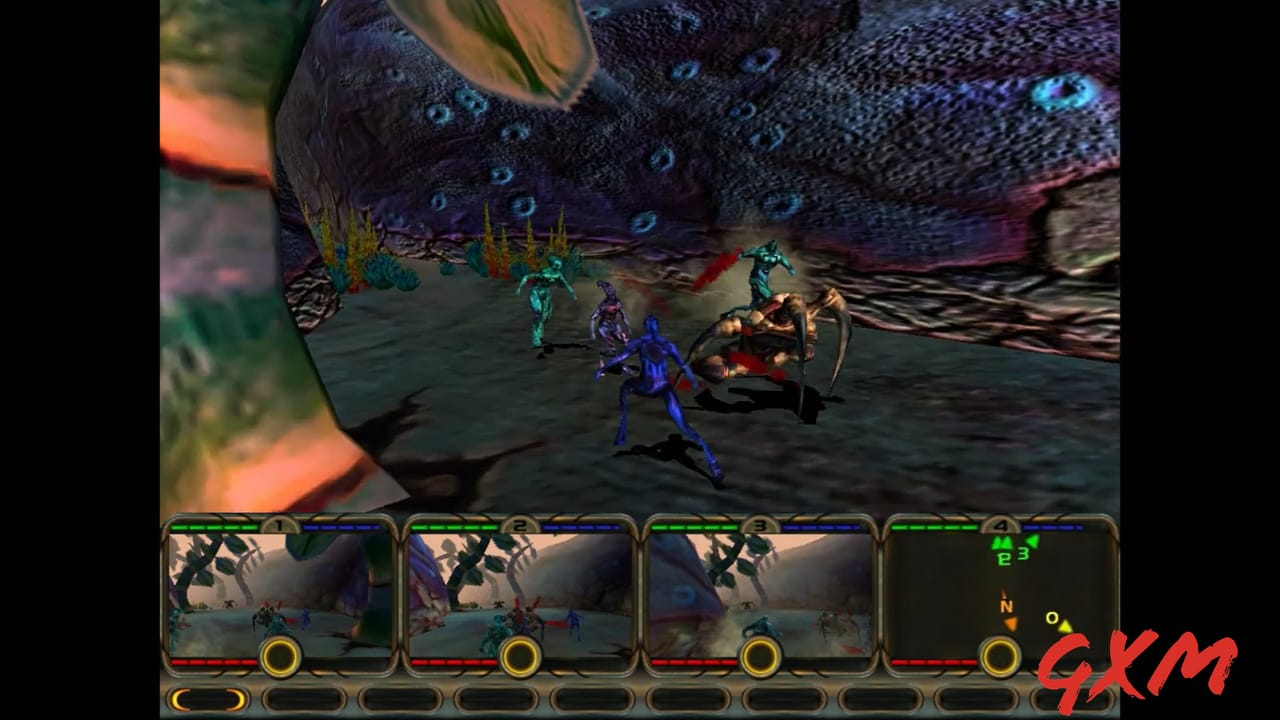Select the second empty ability slot
This screenshot has height=720, width=1280.
click(x=306, y=700)
